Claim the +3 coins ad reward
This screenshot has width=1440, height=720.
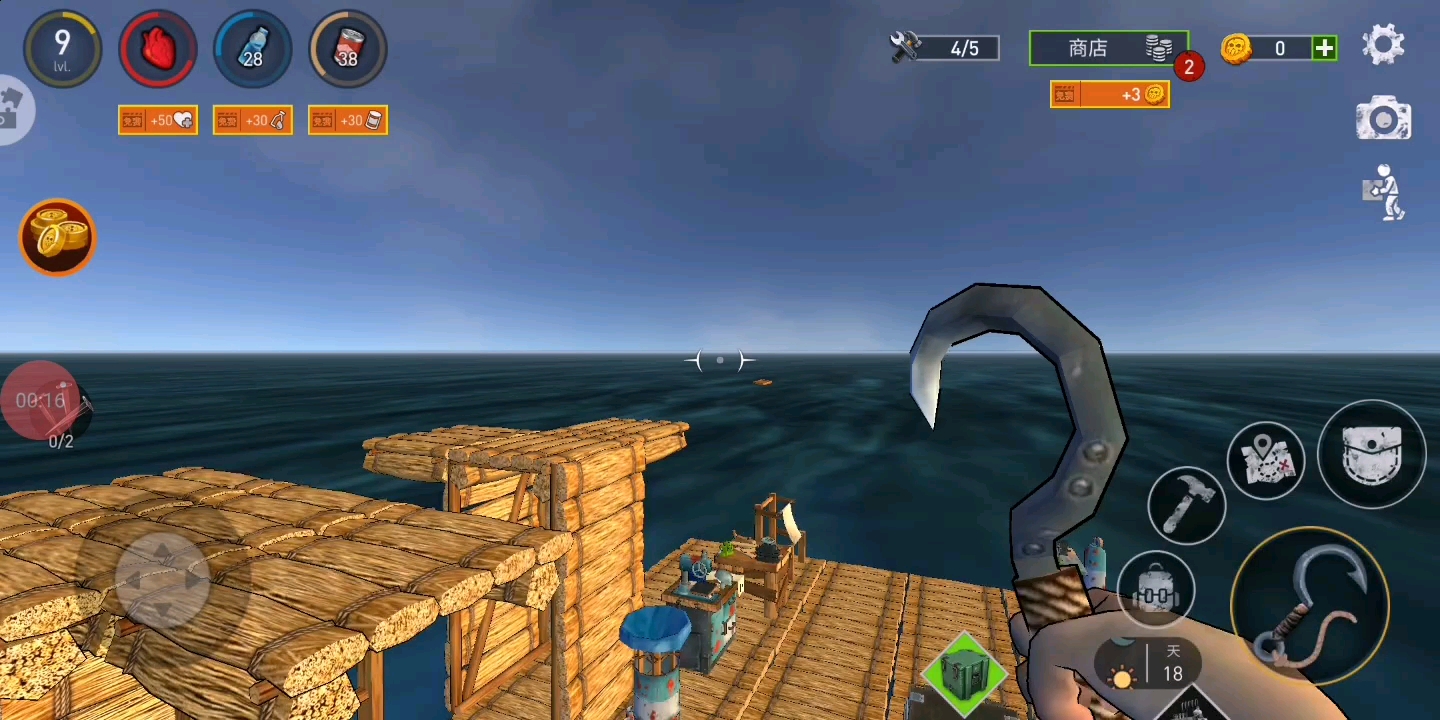(1110, 94)
